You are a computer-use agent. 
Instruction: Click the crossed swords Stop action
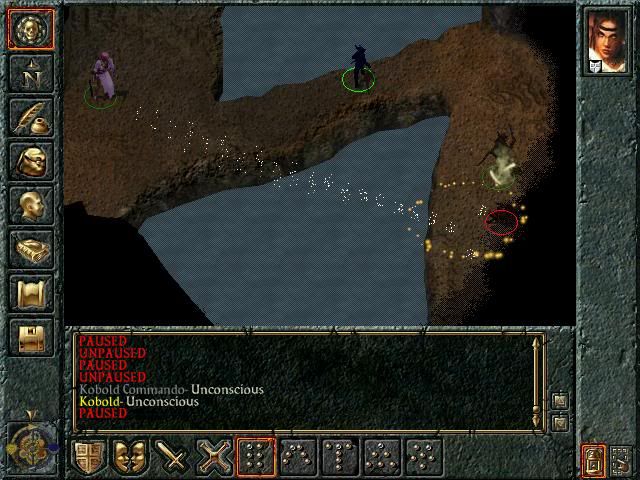pos(215,457)
